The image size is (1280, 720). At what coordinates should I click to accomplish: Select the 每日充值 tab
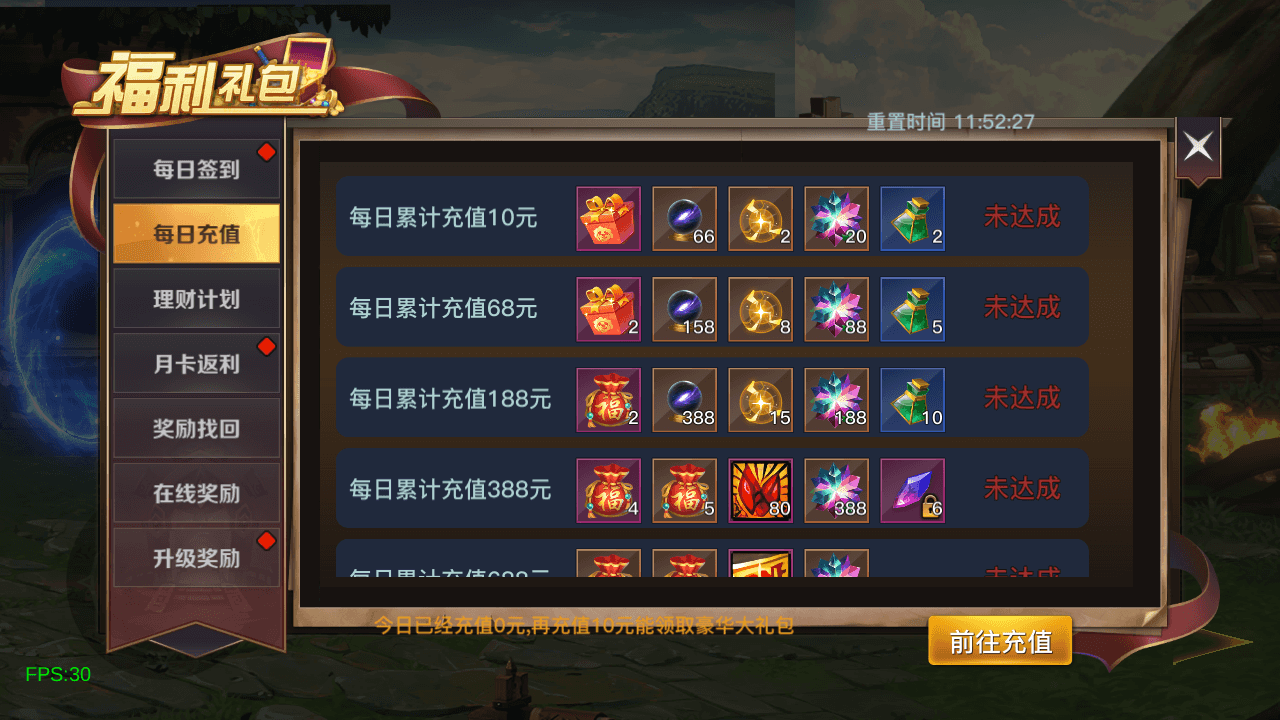[x=196, y=233]
